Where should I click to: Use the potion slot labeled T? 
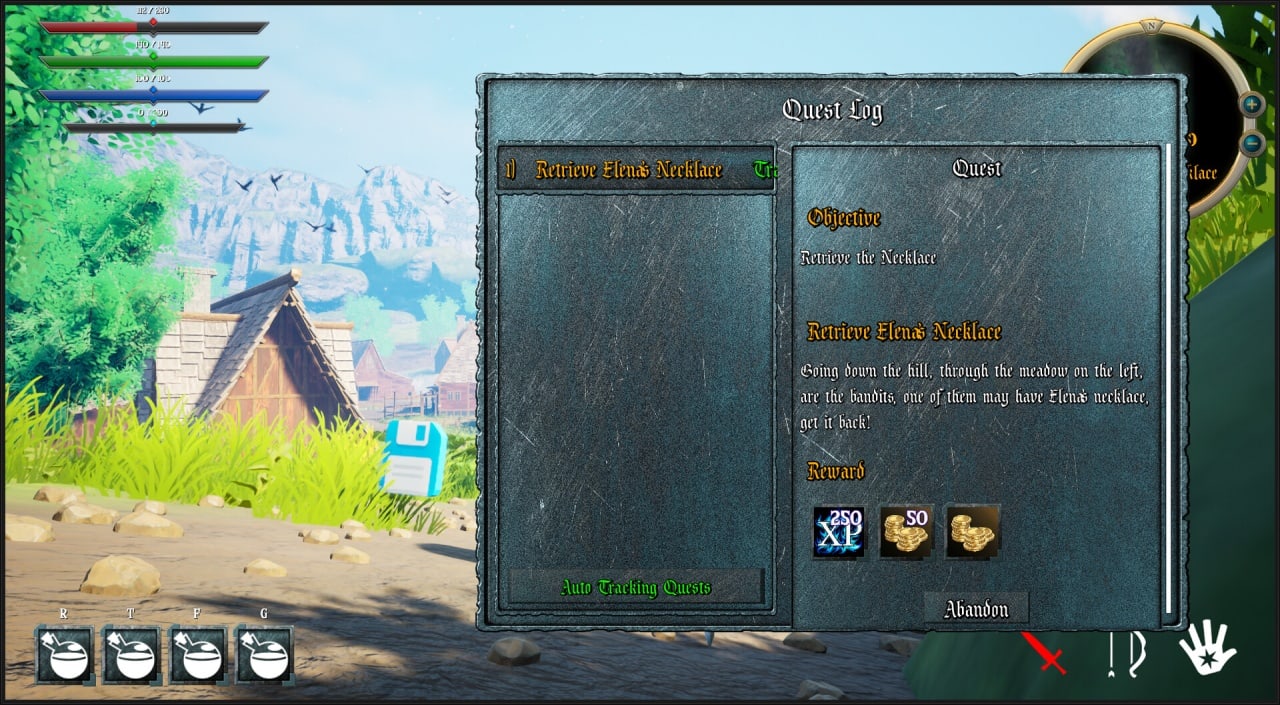(132, 655)
